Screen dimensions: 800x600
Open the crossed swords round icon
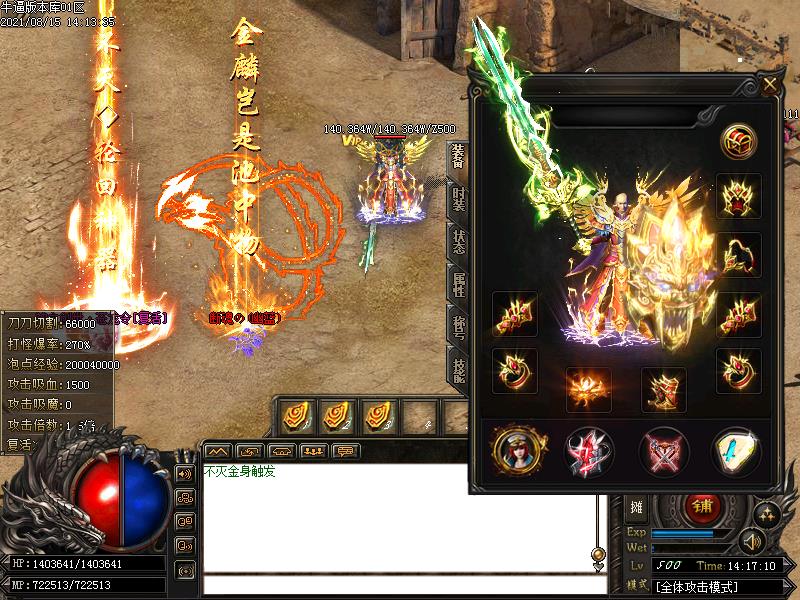665,451
